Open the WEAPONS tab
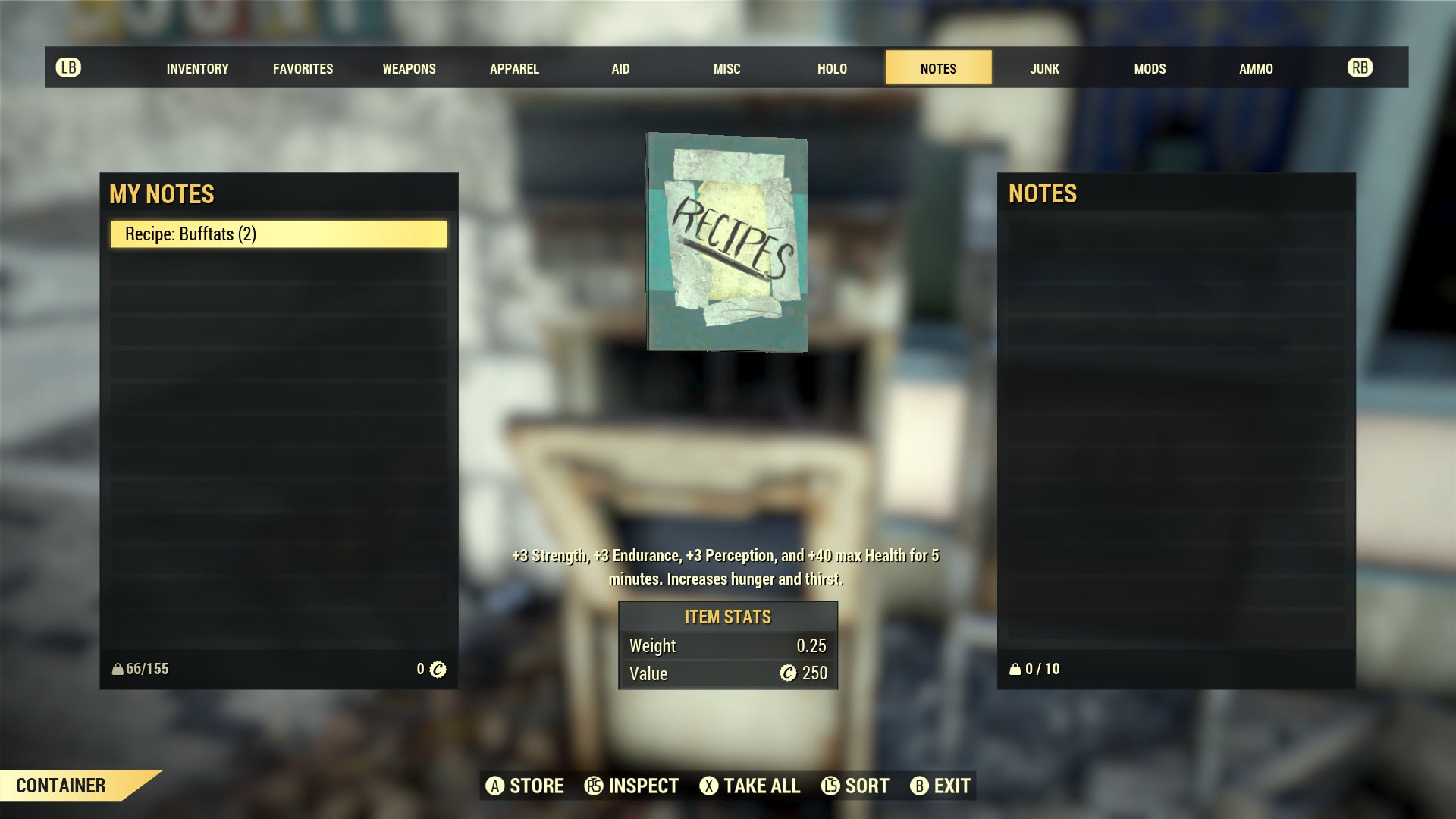The image size is (1456, 819). click(409, 67)
